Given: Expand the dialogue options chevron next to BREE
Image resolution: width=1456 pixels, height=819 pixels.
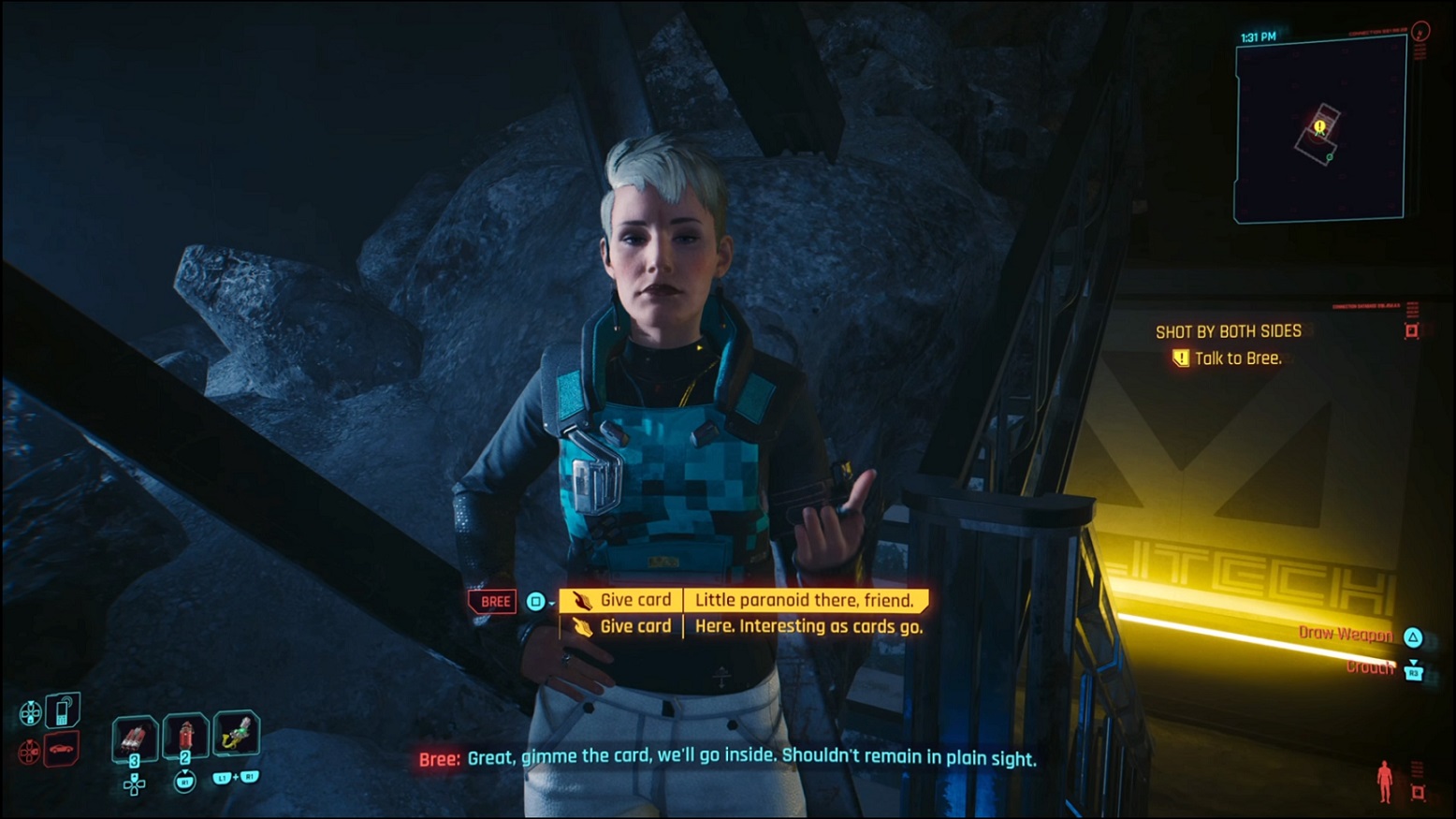Looking at the screenshot, I should point(551,603).
